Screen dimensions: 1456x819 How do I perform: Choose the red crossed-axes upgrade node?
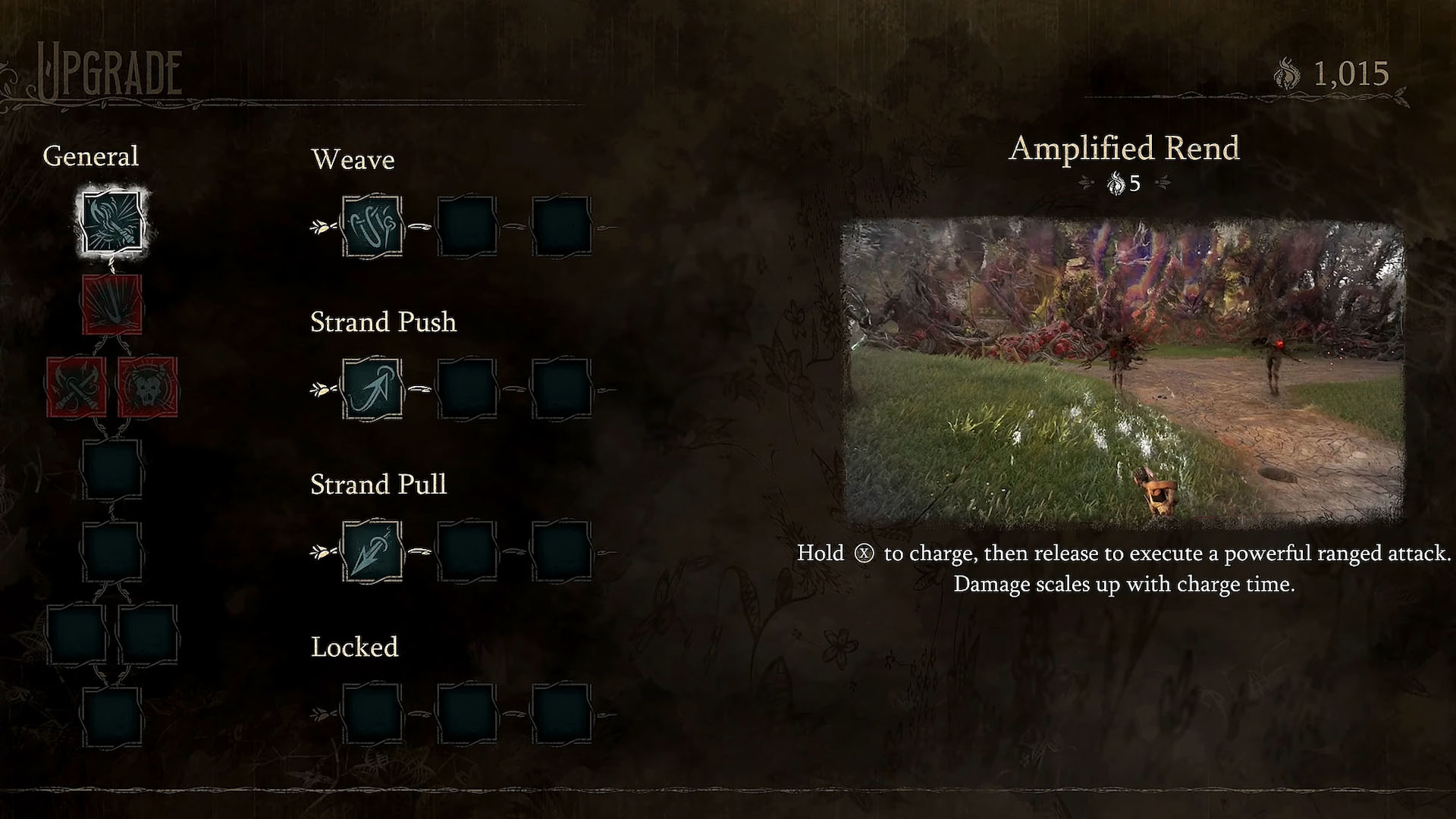(76, 387)
